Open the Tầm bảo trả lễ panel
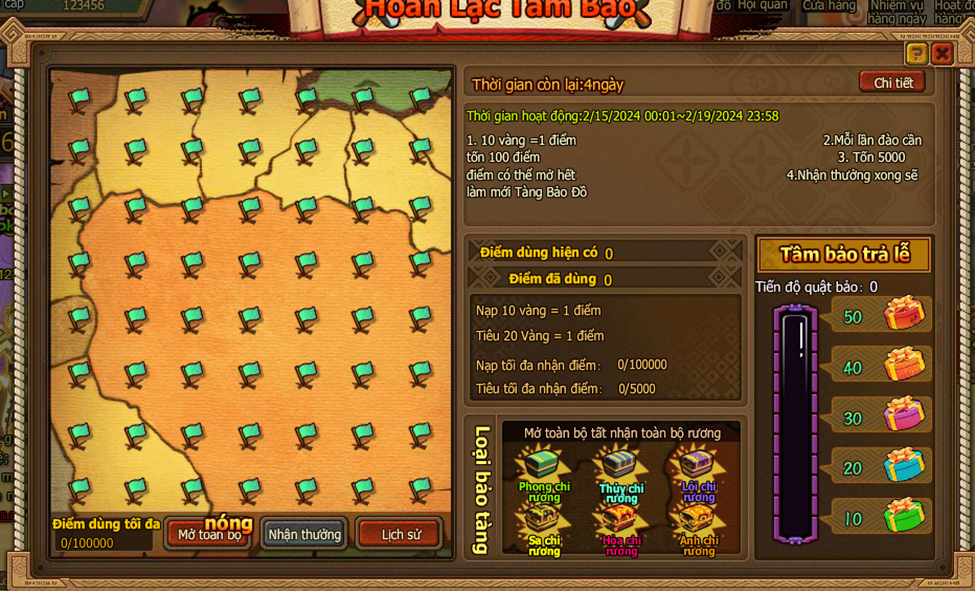The height and width of the screenshot is (591, 975). pyautogui.click(x=844, y=254)
